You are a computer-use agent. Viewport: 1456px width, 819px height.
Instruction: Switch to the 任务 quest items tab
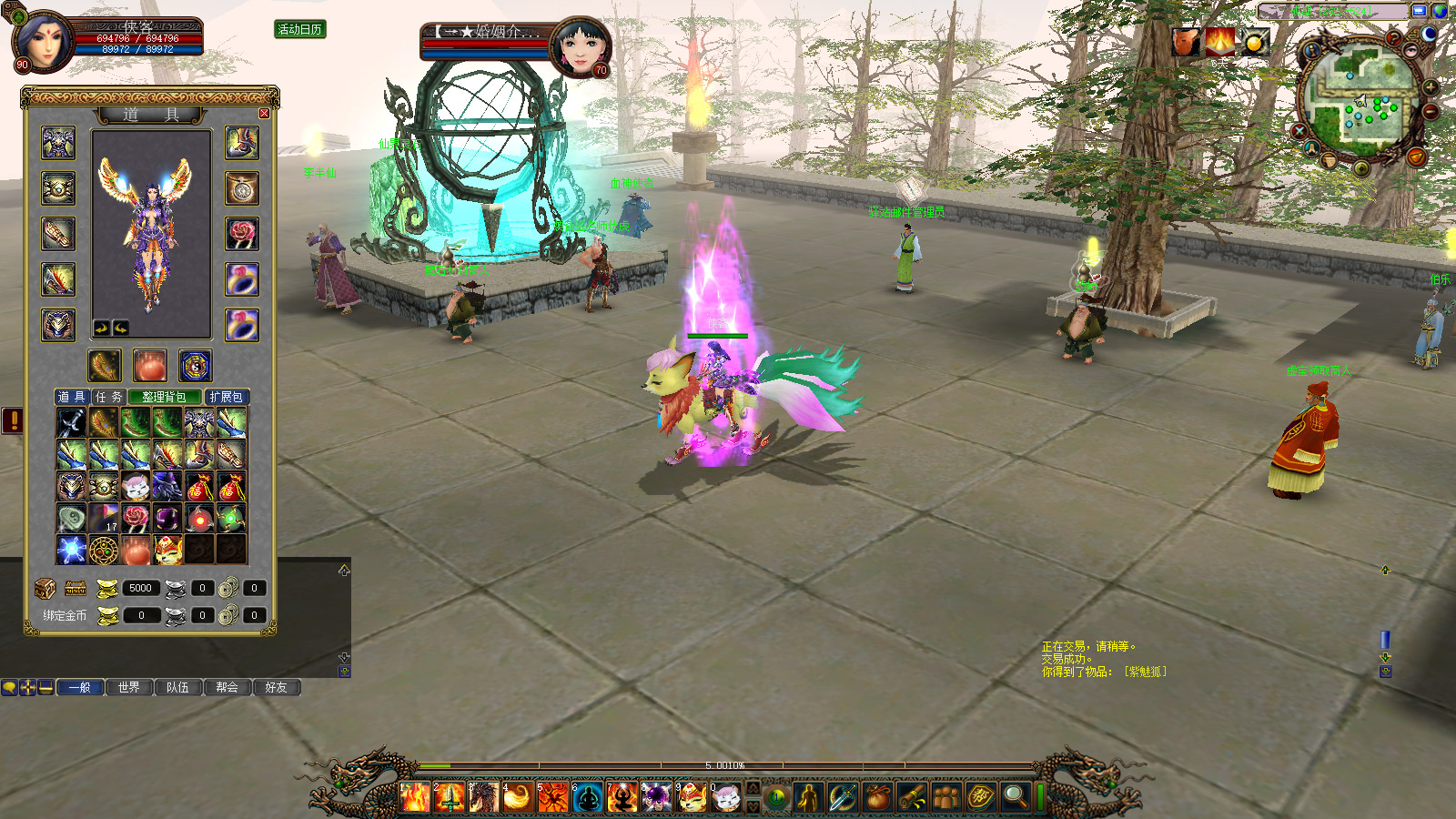pyautogui.click(x=108, y=397)
